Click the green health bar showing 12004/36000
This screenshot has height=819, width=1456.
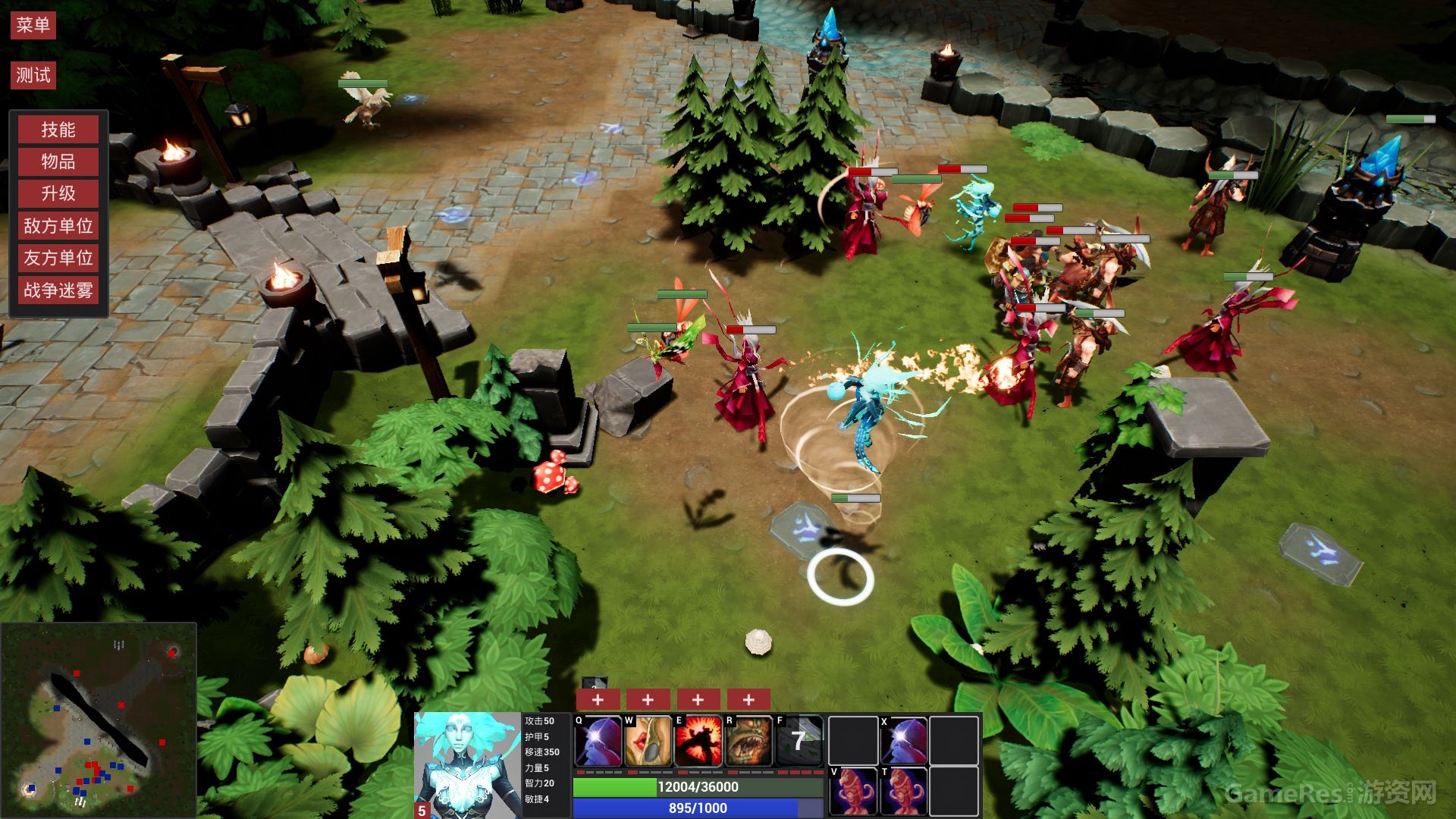coord(696,787)
